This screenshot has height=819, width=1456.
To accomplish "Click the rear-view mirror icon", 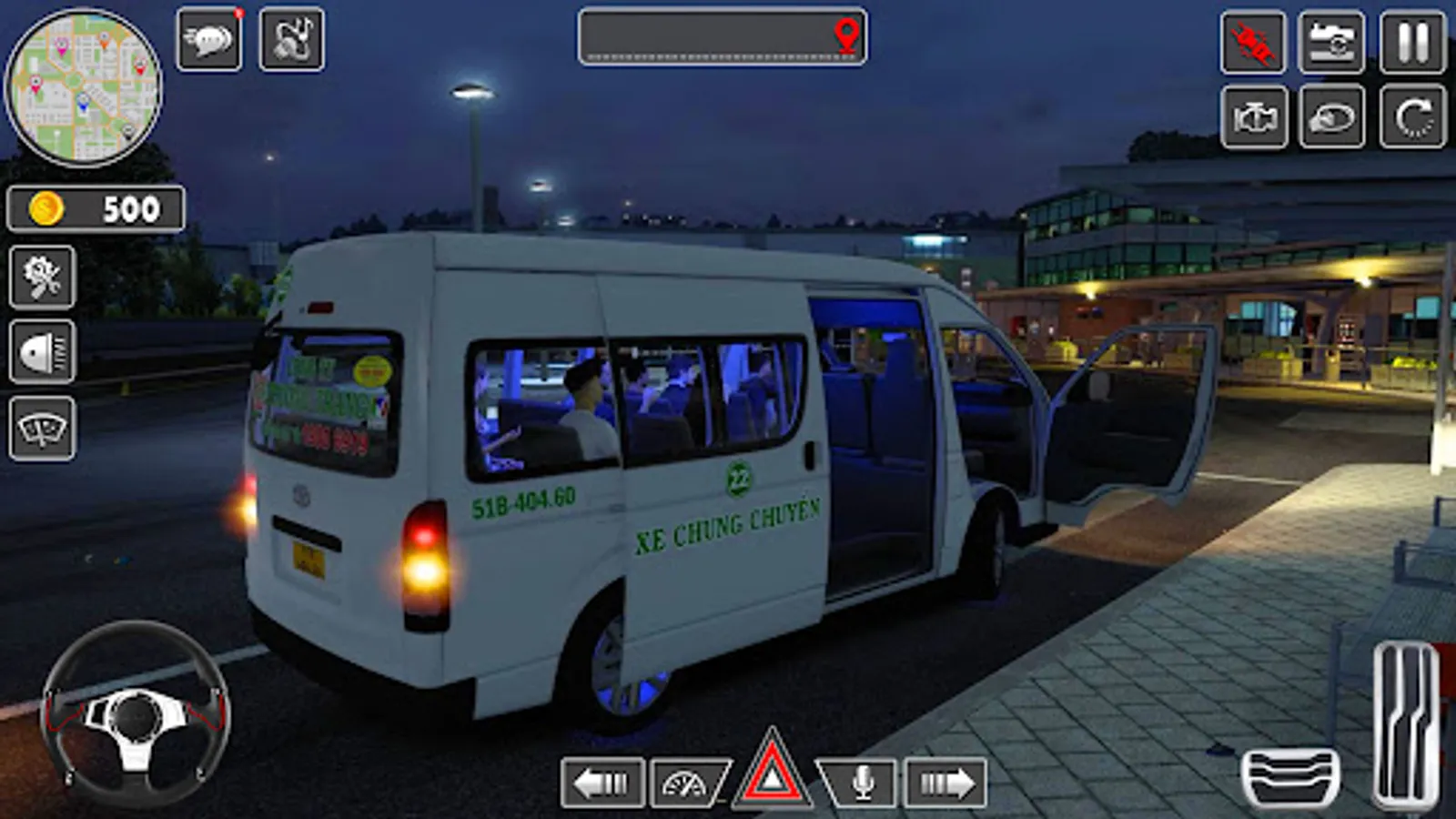I will (1330, 118).
